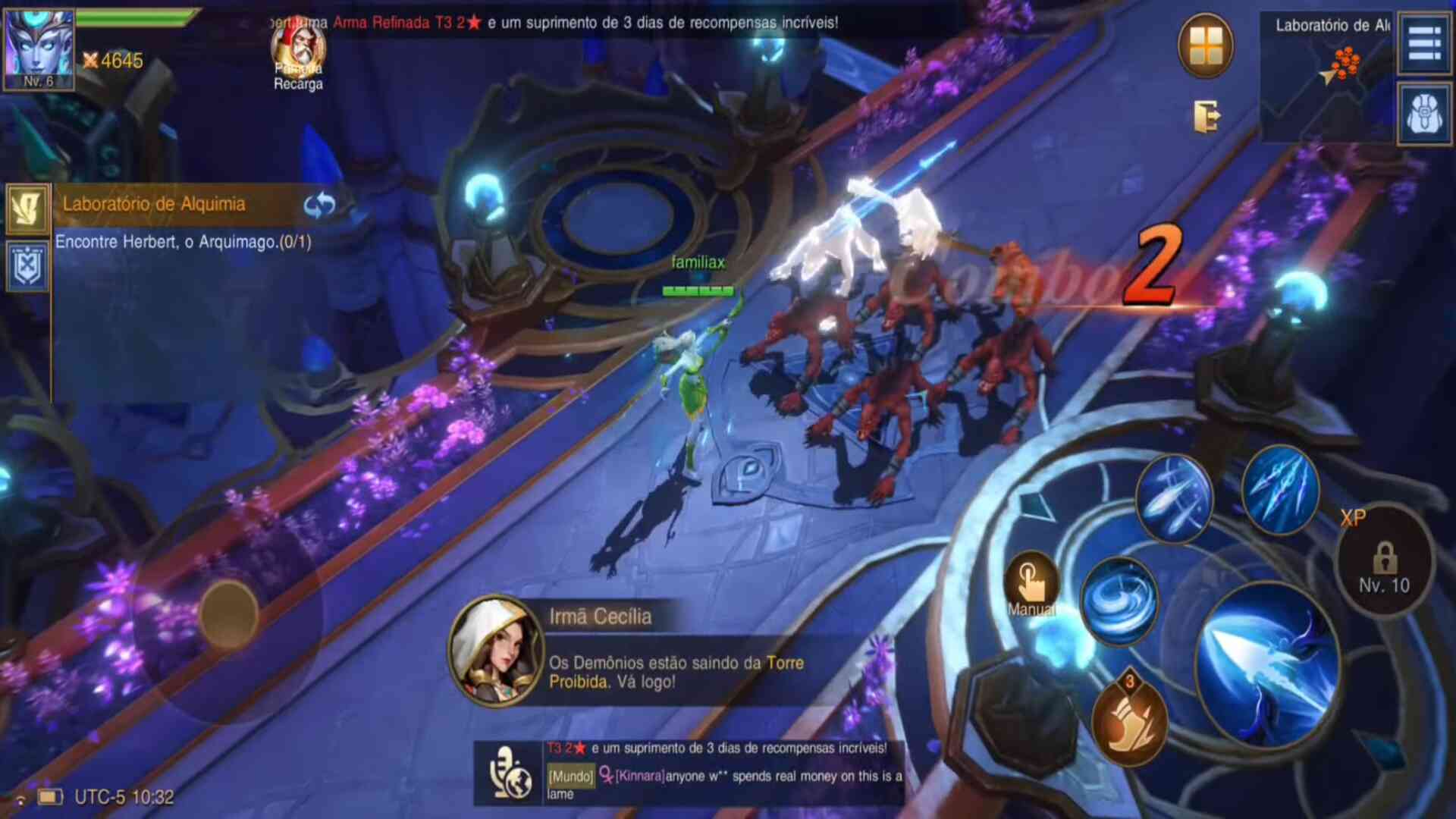Open the backpack inventory
This screenshot has width=1456, height=819.
(1424, 114)
